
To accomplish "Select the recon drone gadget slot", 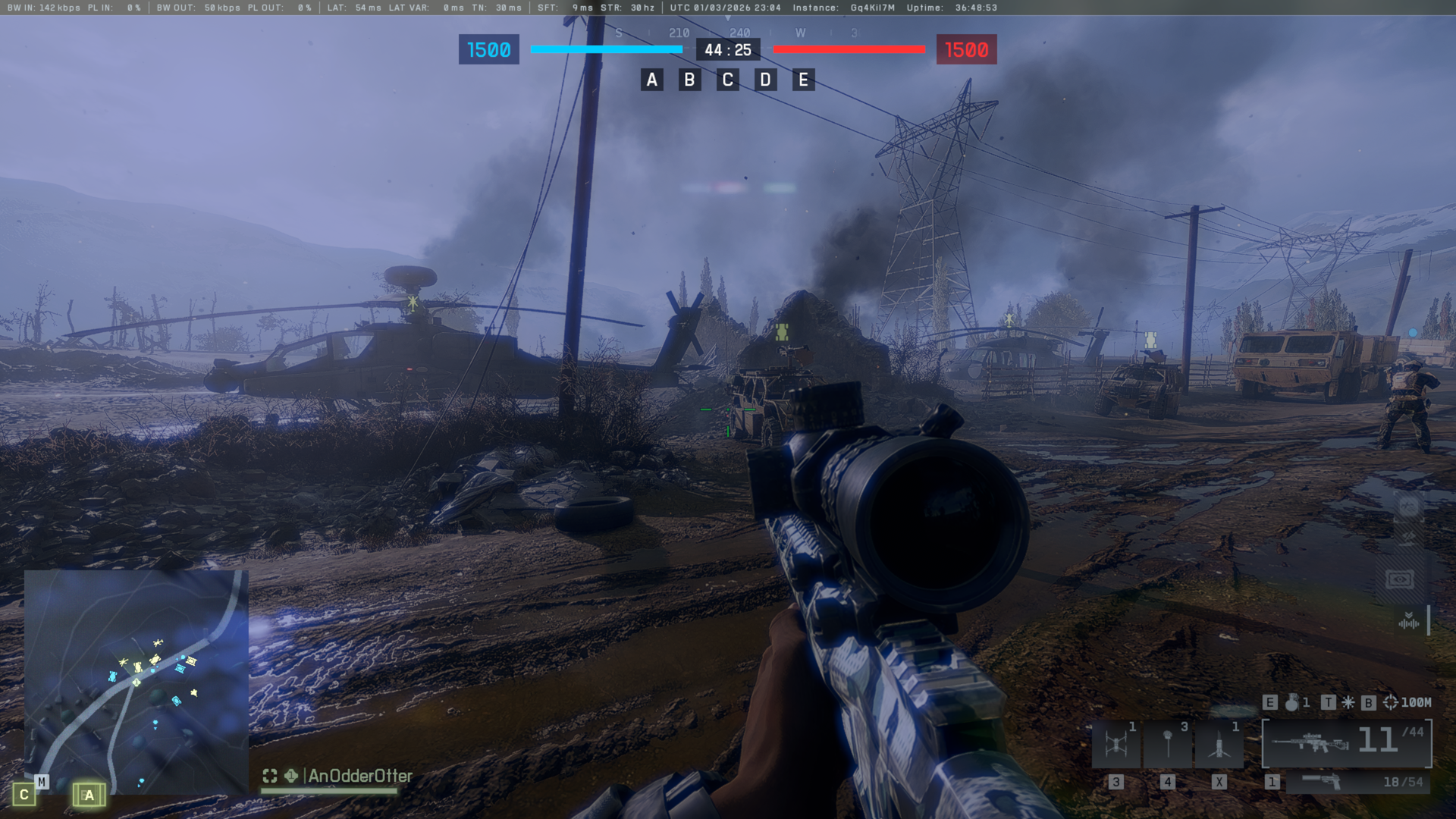I will [1116, 744].
